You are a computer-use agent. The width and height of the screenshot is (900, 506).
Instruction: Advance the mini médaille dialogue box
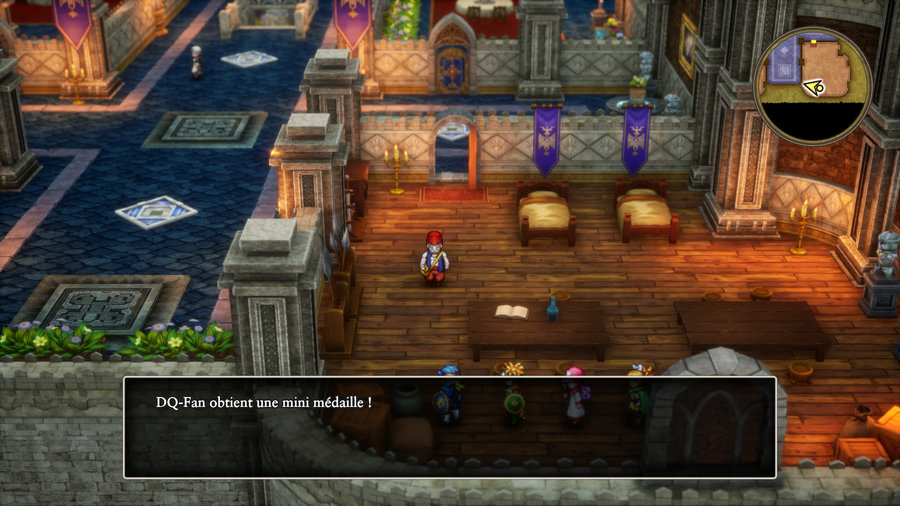pos(449,427)
